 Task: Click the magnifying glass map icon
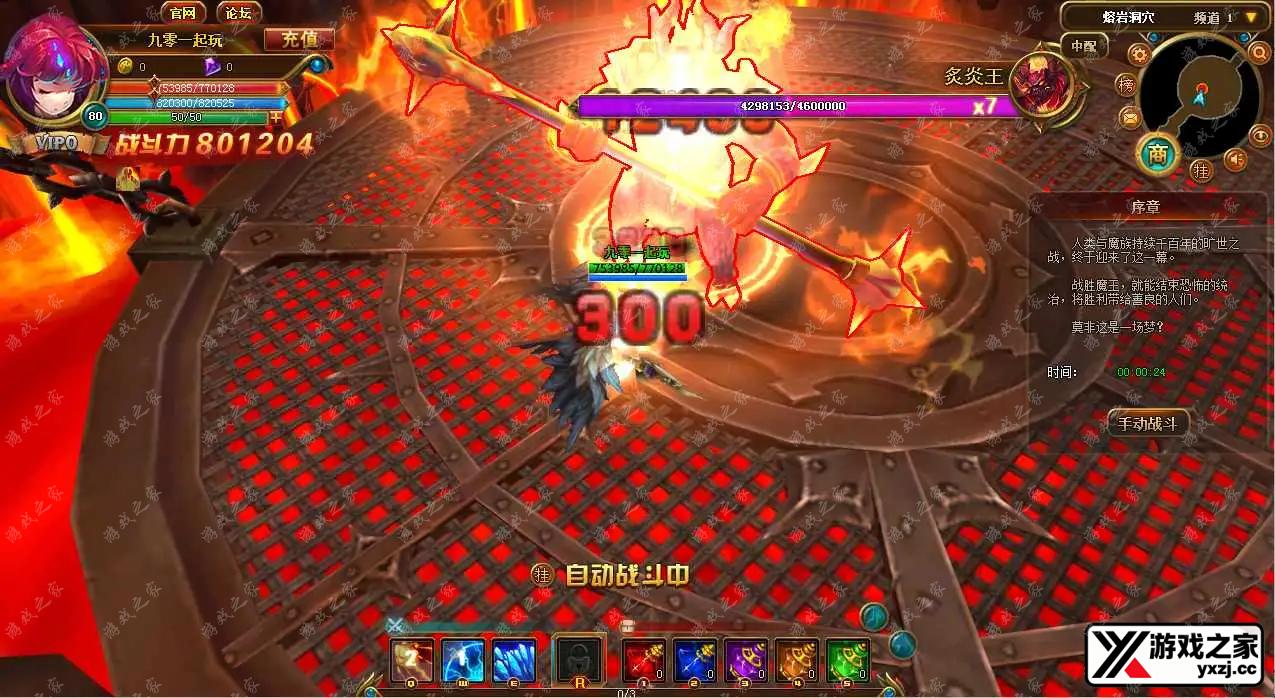1259,53
